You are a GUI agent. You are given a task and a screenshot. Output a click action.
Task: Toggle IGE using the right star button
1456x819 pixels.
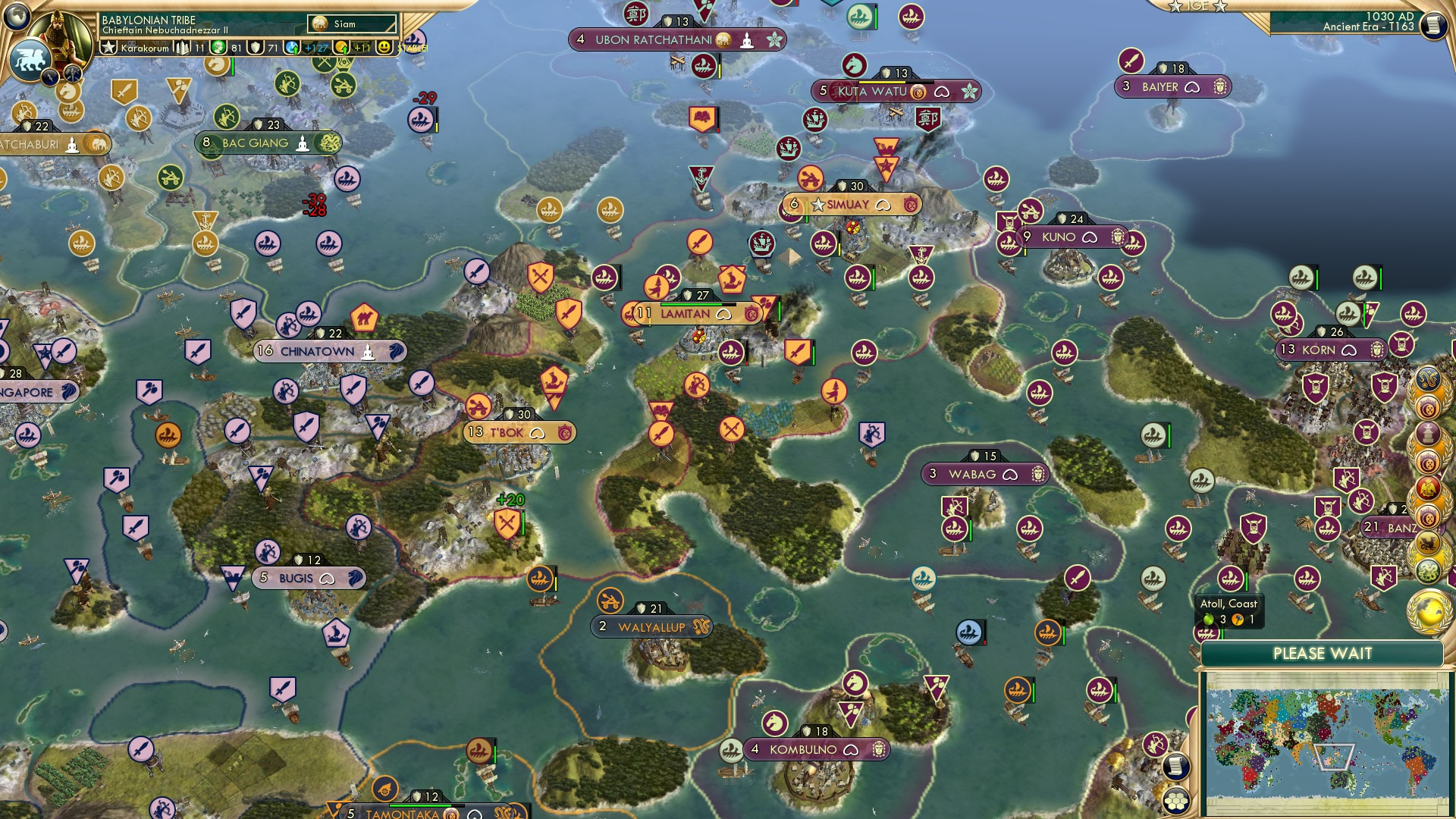coord(1219,7)
